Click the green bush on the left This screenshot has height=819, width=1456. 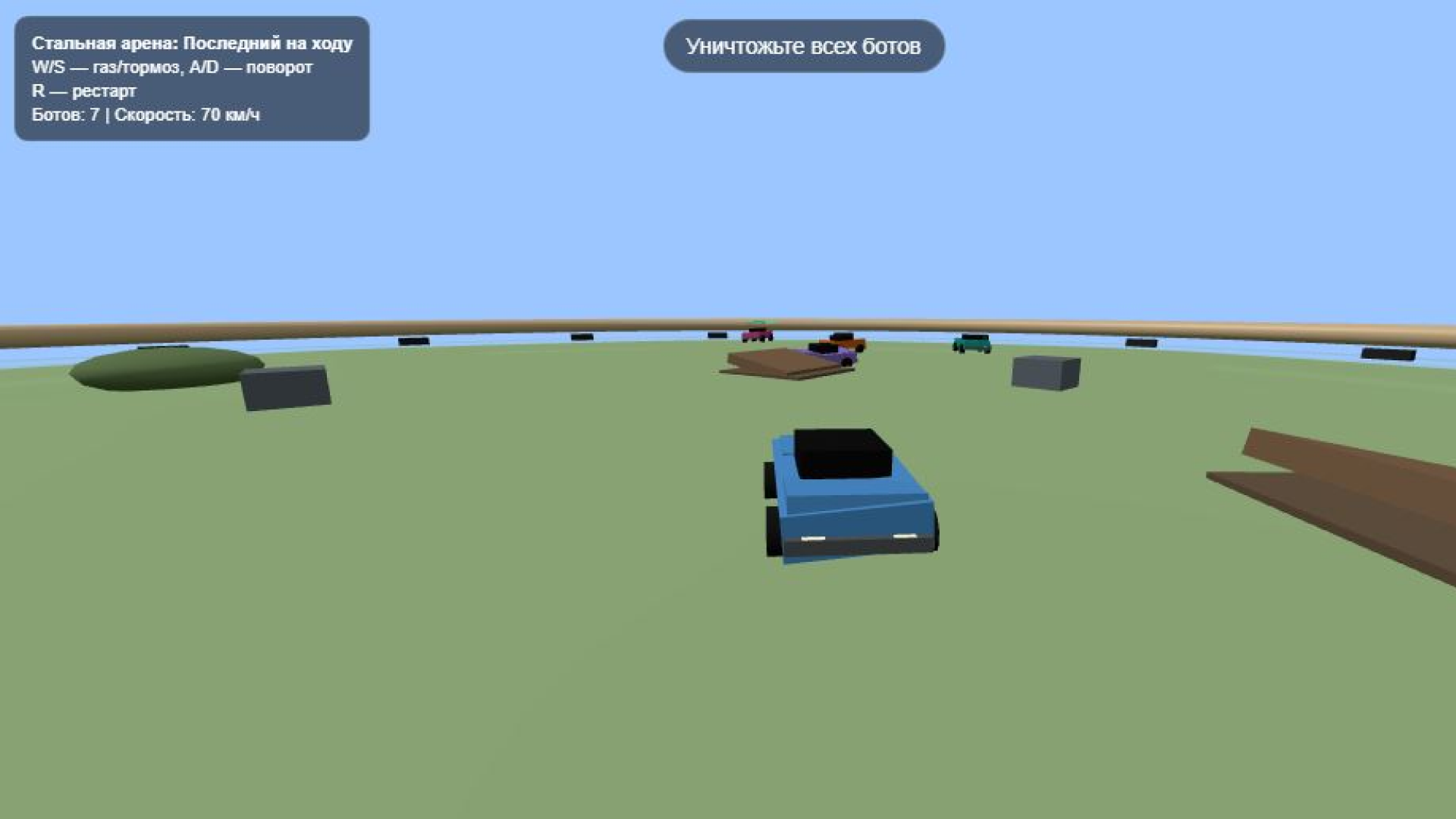[159, 364]
